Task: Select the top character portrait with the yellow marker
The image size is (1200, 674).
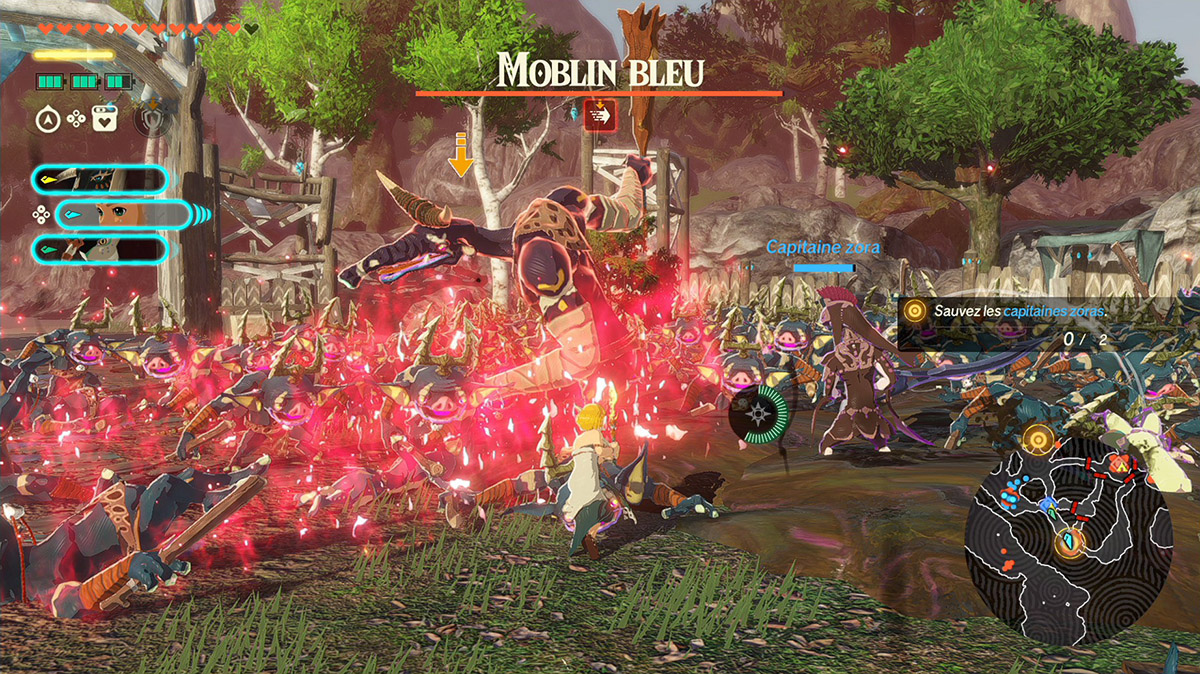Action: click(x=99, y=180)
